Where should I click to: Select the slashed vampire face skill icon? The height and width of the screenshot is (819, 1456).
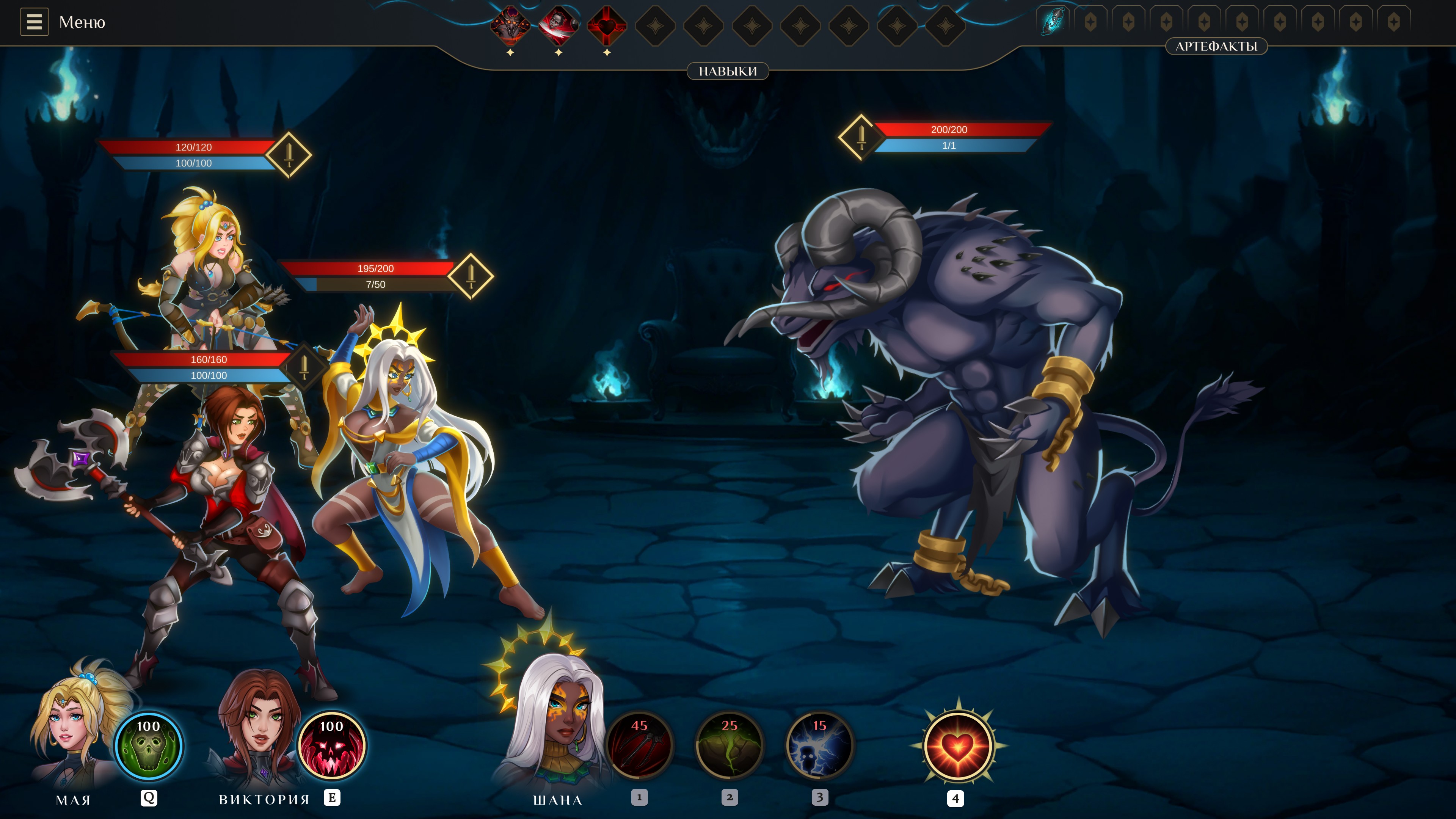coord(559,25)
